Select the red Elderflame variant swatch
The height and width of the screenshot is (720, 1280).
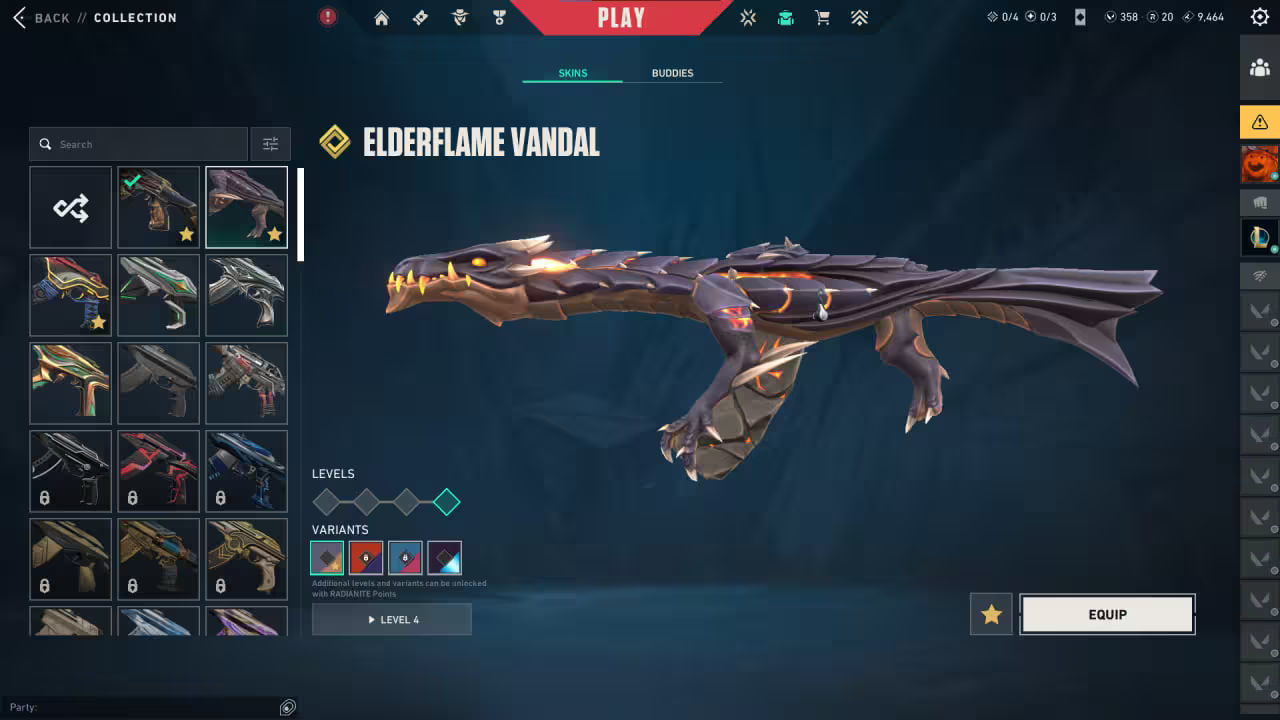tap(366, 557)
